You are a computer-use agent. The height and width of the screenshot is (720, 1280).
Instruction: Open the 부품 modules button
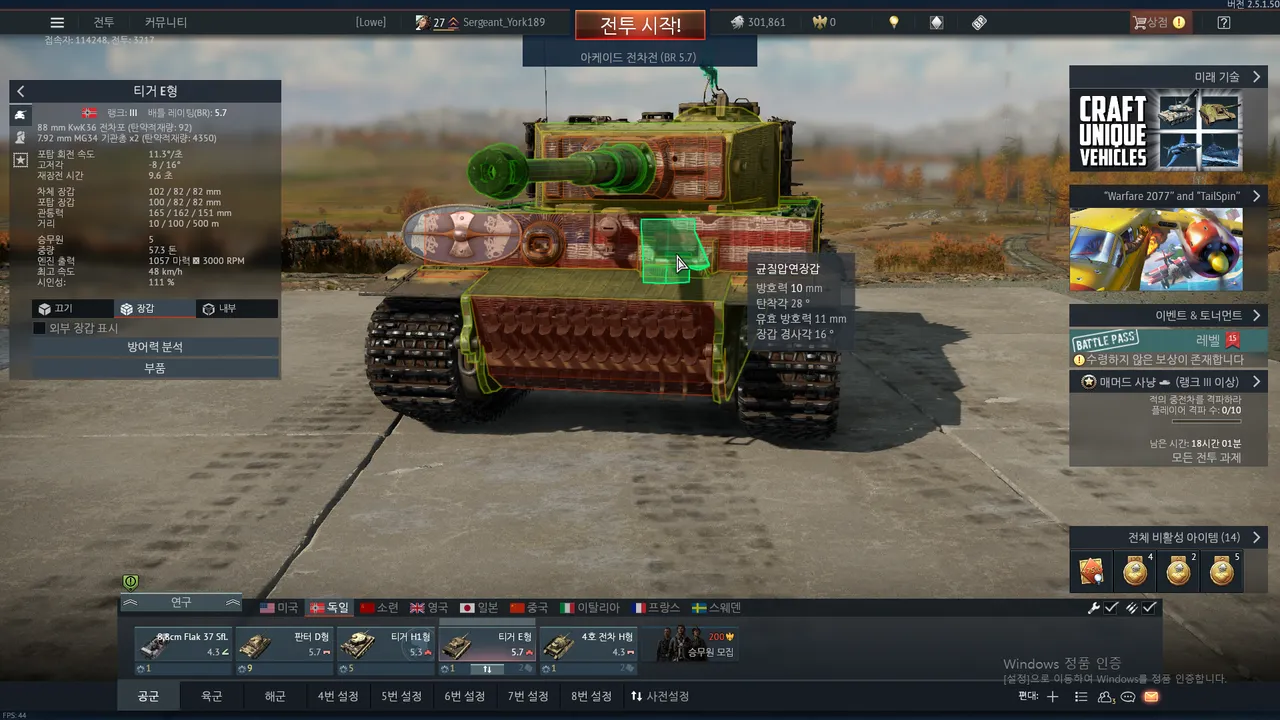tap(154, 368)
